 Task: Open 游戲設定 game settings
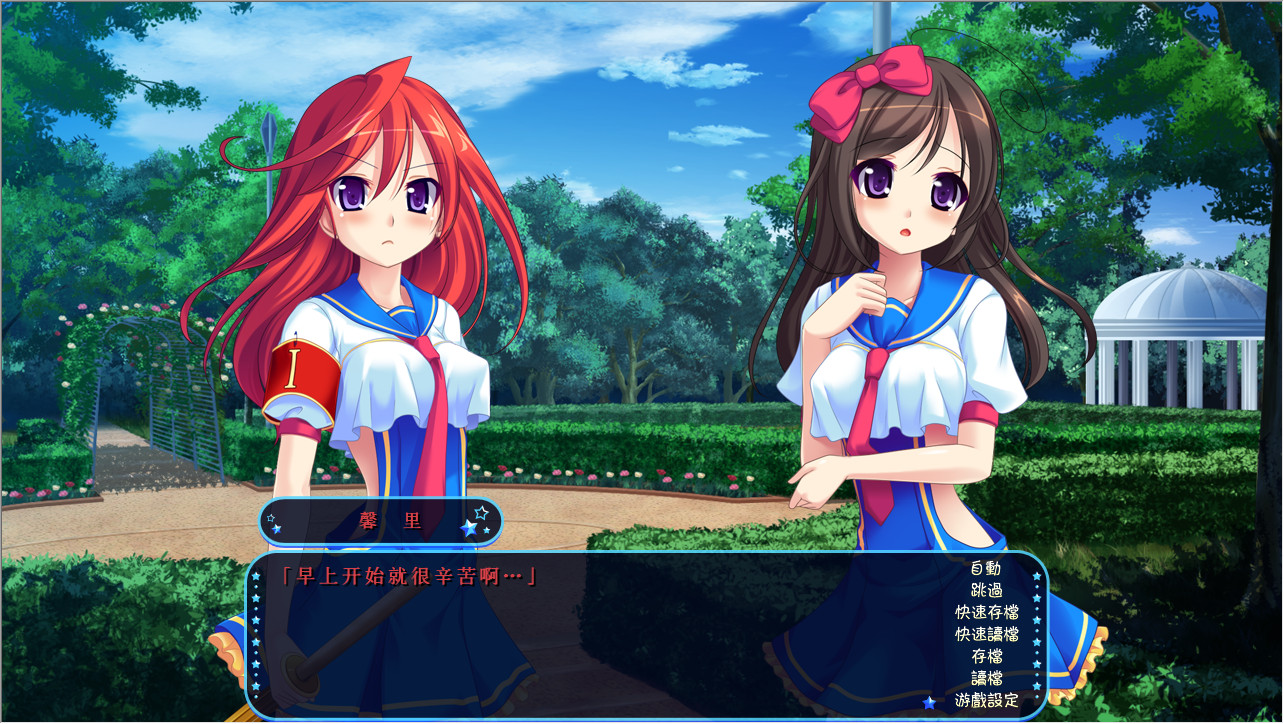(x=986, y=700)
